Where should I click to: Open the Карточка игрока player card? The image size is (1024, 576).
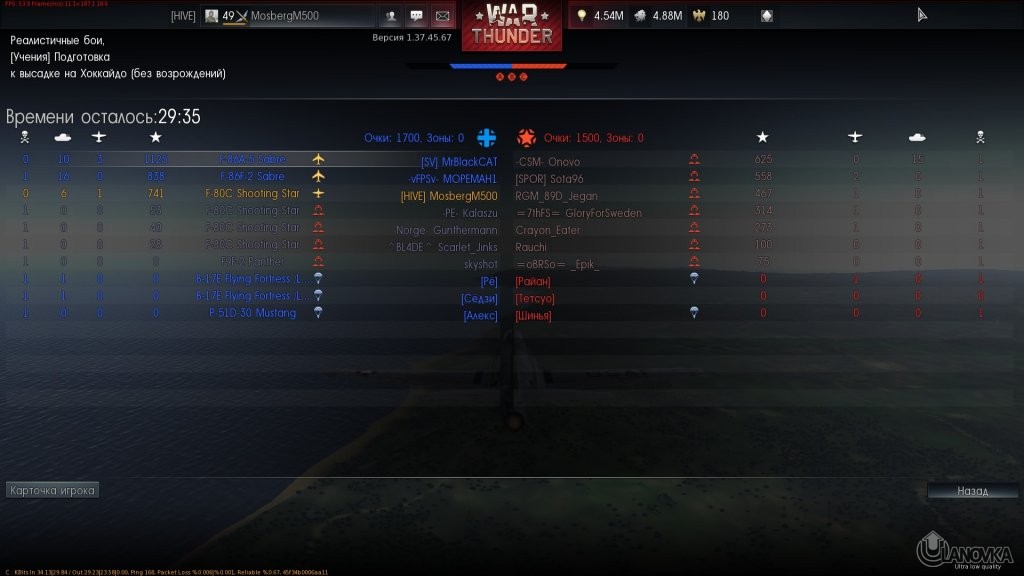coord(52,491)
